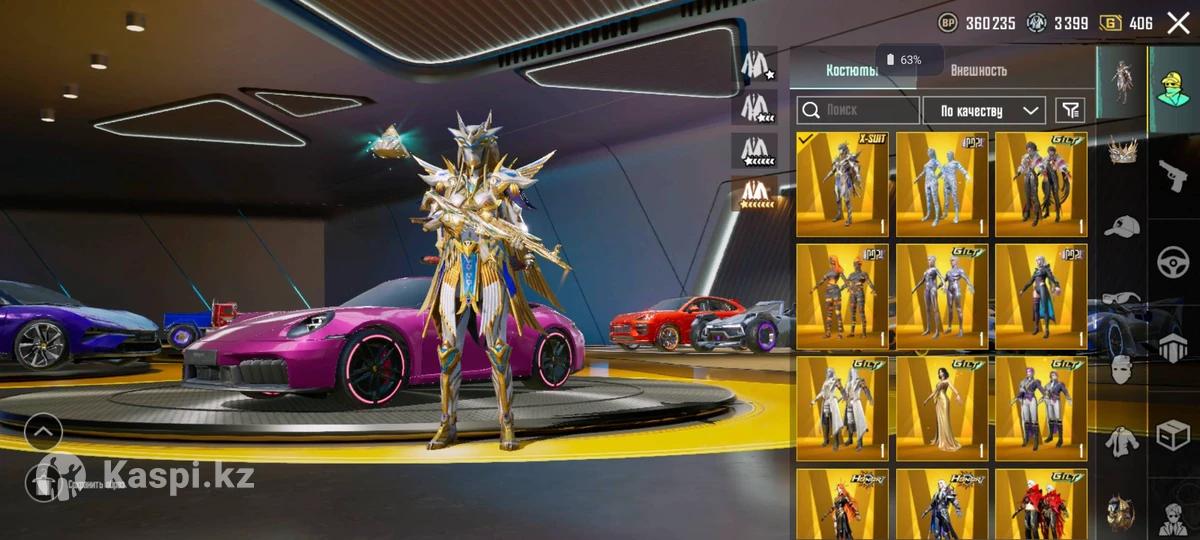Open the Внешность tab
The width and height of the screenshot is (1200, 540).
tap(978, 70)
